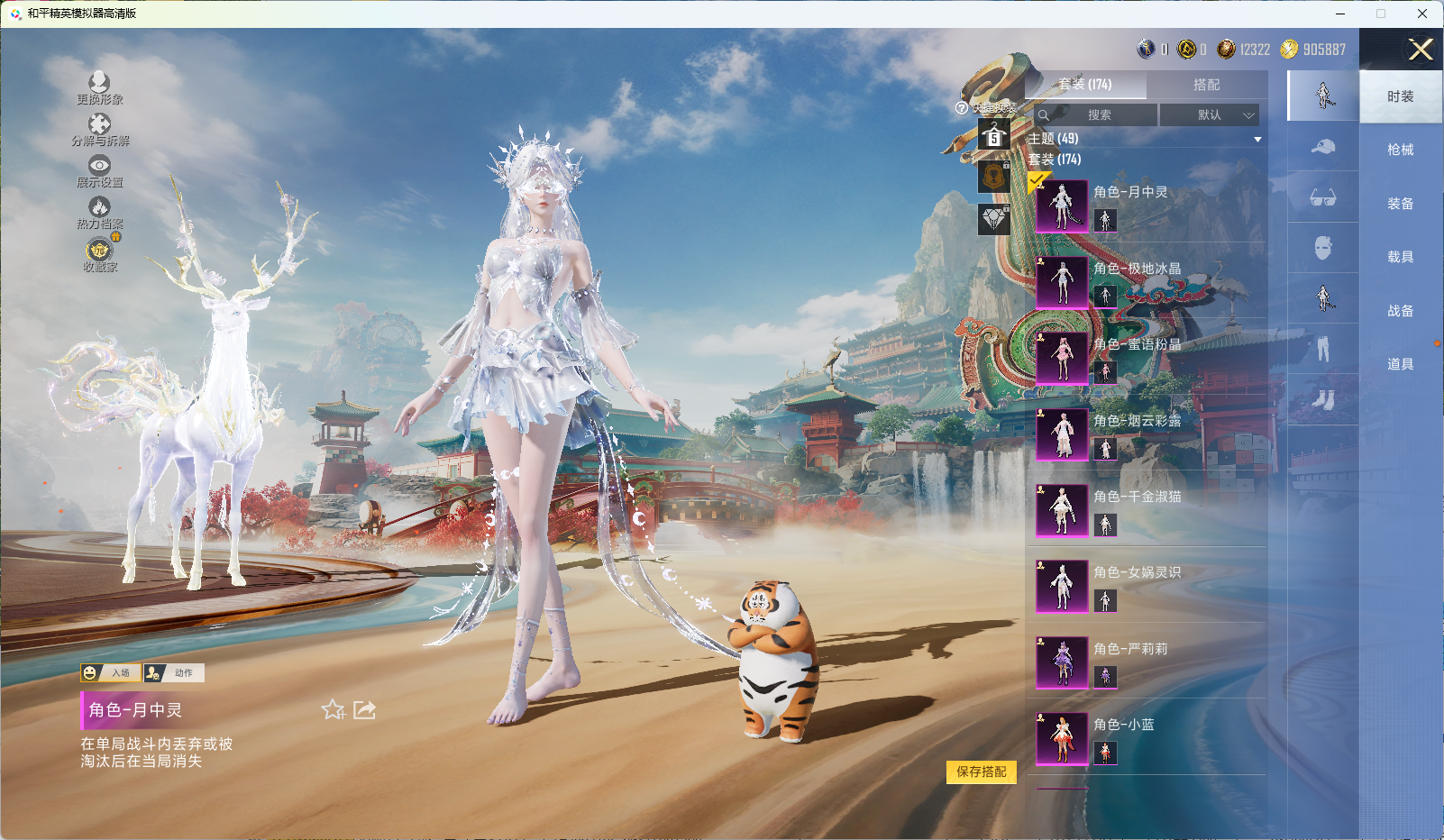
Task: Close the wardrobe with the X button
Action: pyautogui.click(x=1421, y=50)
